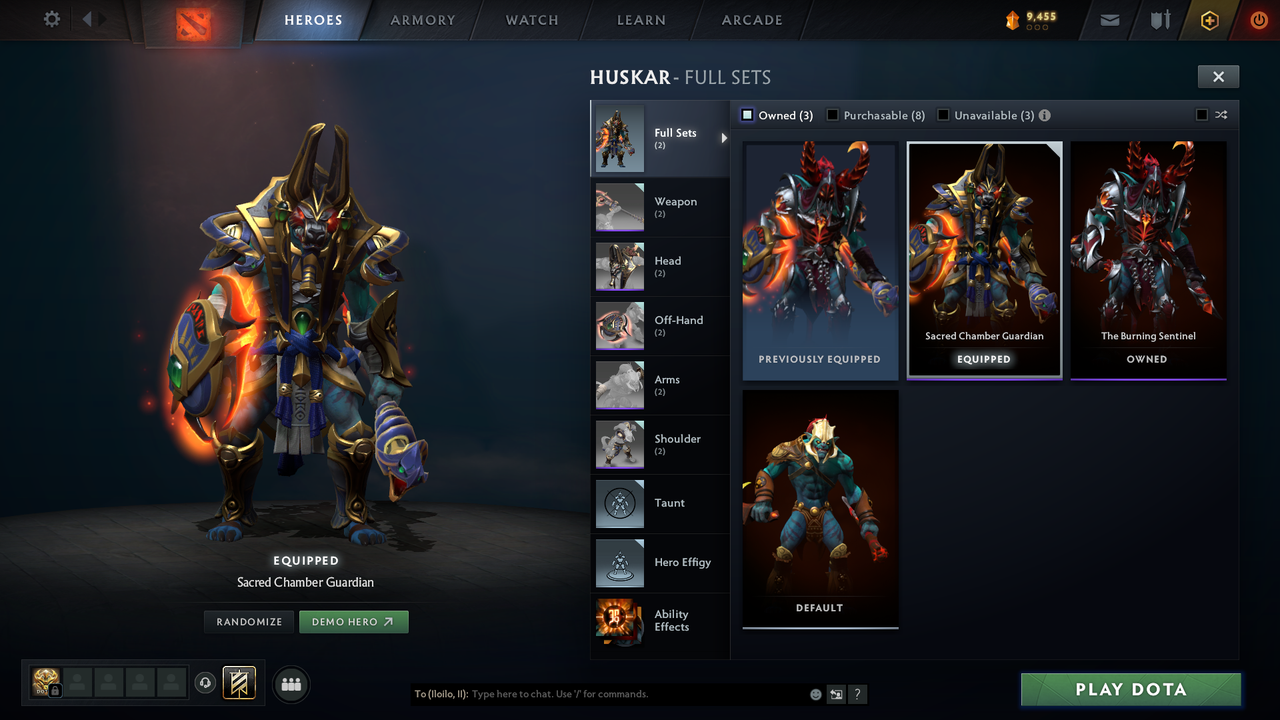The image size is (1280, 720).
Task: Open the ARCADE menu
Action: (x=751, y=20)
